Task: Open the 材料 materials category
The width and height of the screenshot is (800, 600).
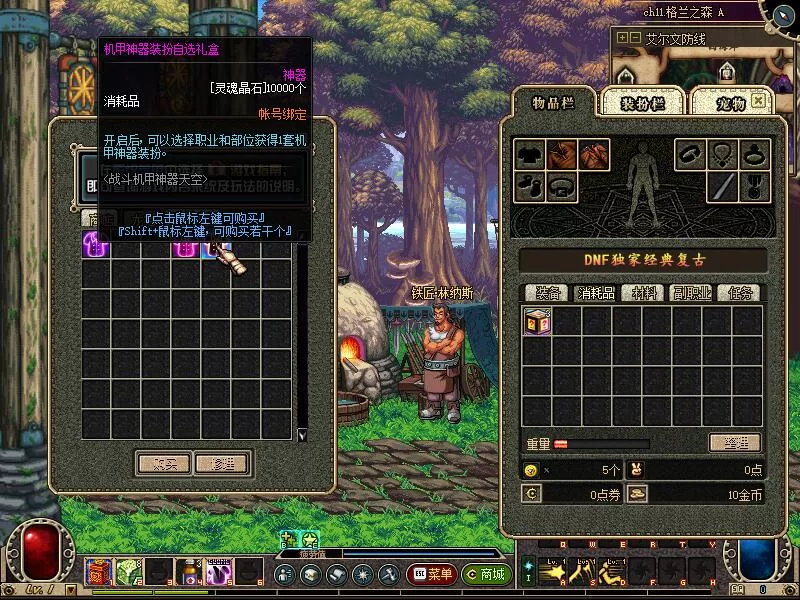Action: [x=644, y=293]
